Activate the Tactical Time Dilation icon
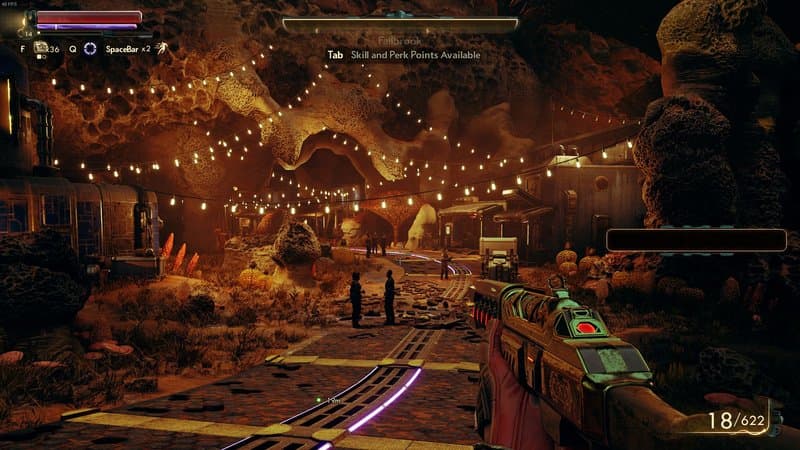 (x=90, y=48)
